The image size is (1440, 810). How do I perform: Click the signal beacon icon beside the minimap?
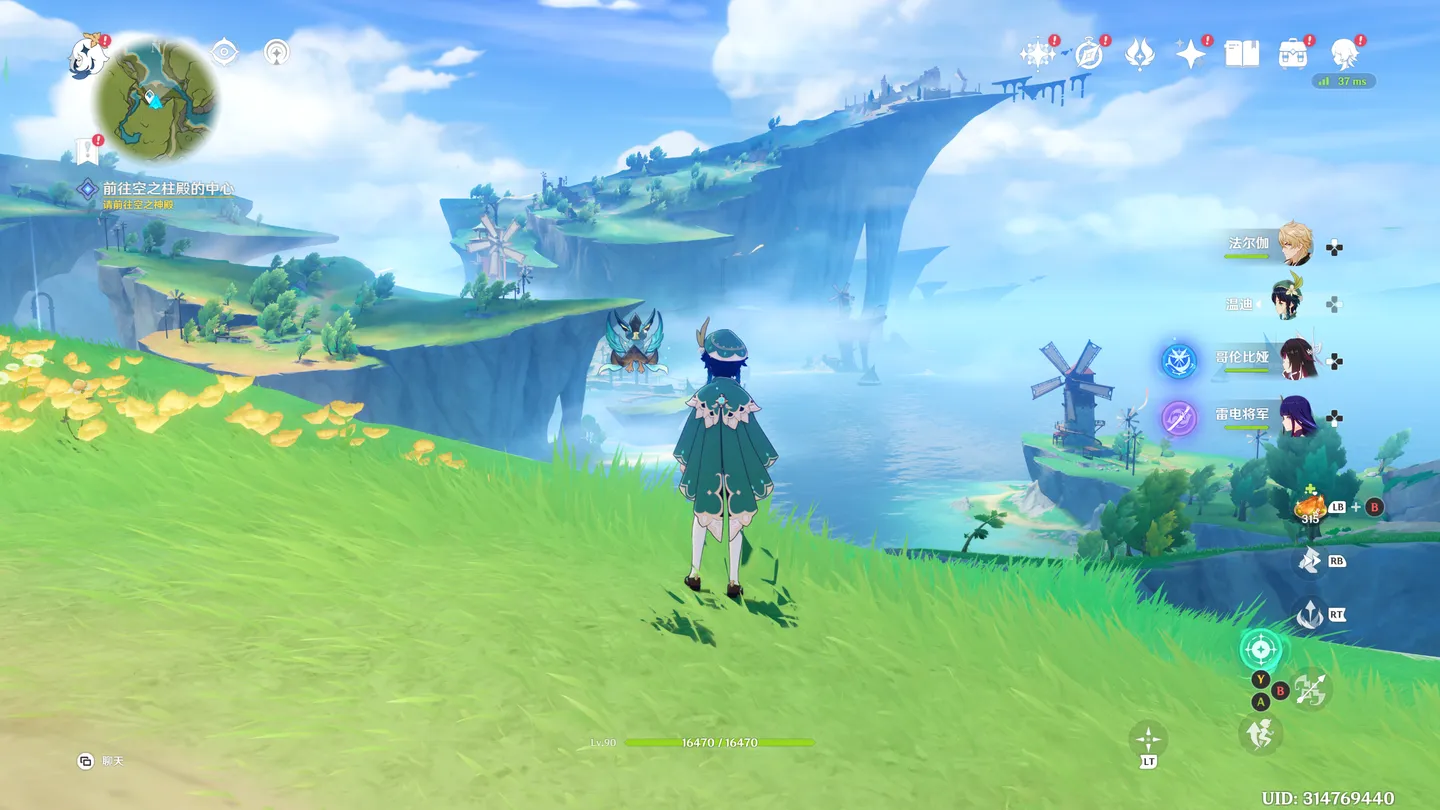277,52
